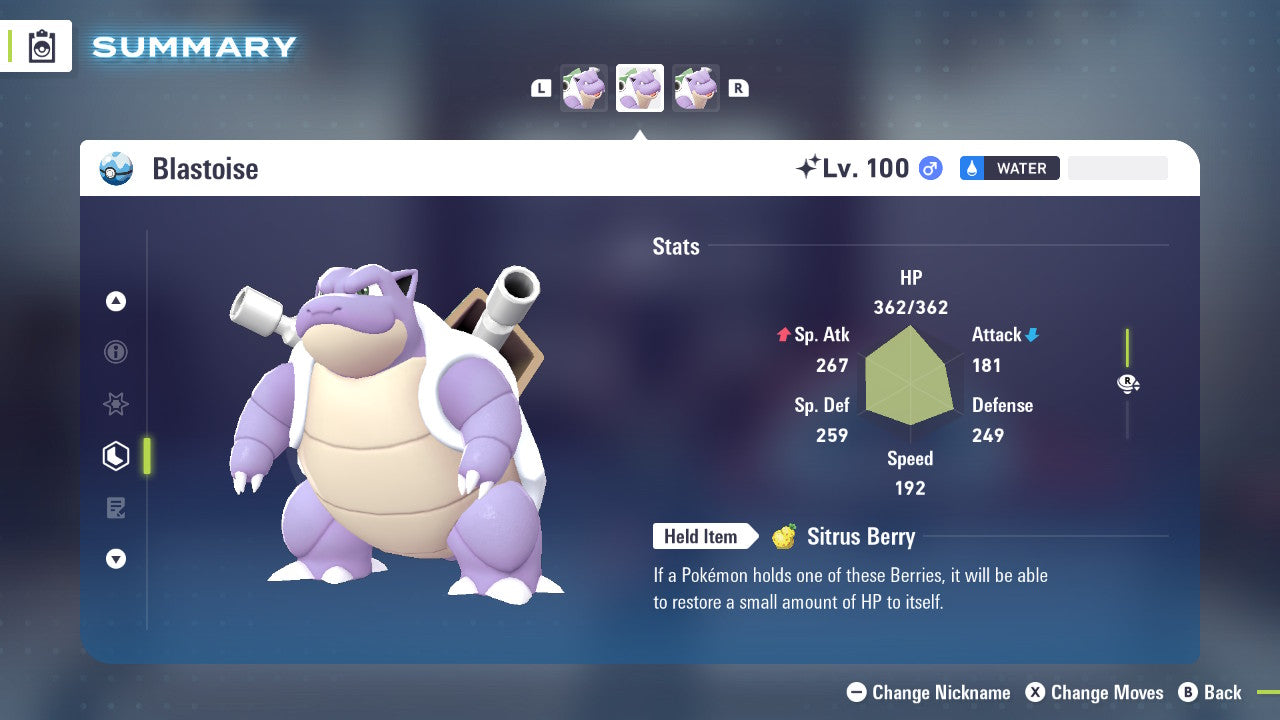Viewport: 1280px width, 720px height.
Task: Click the male gender symbol
Action: (x=928, y=169)
